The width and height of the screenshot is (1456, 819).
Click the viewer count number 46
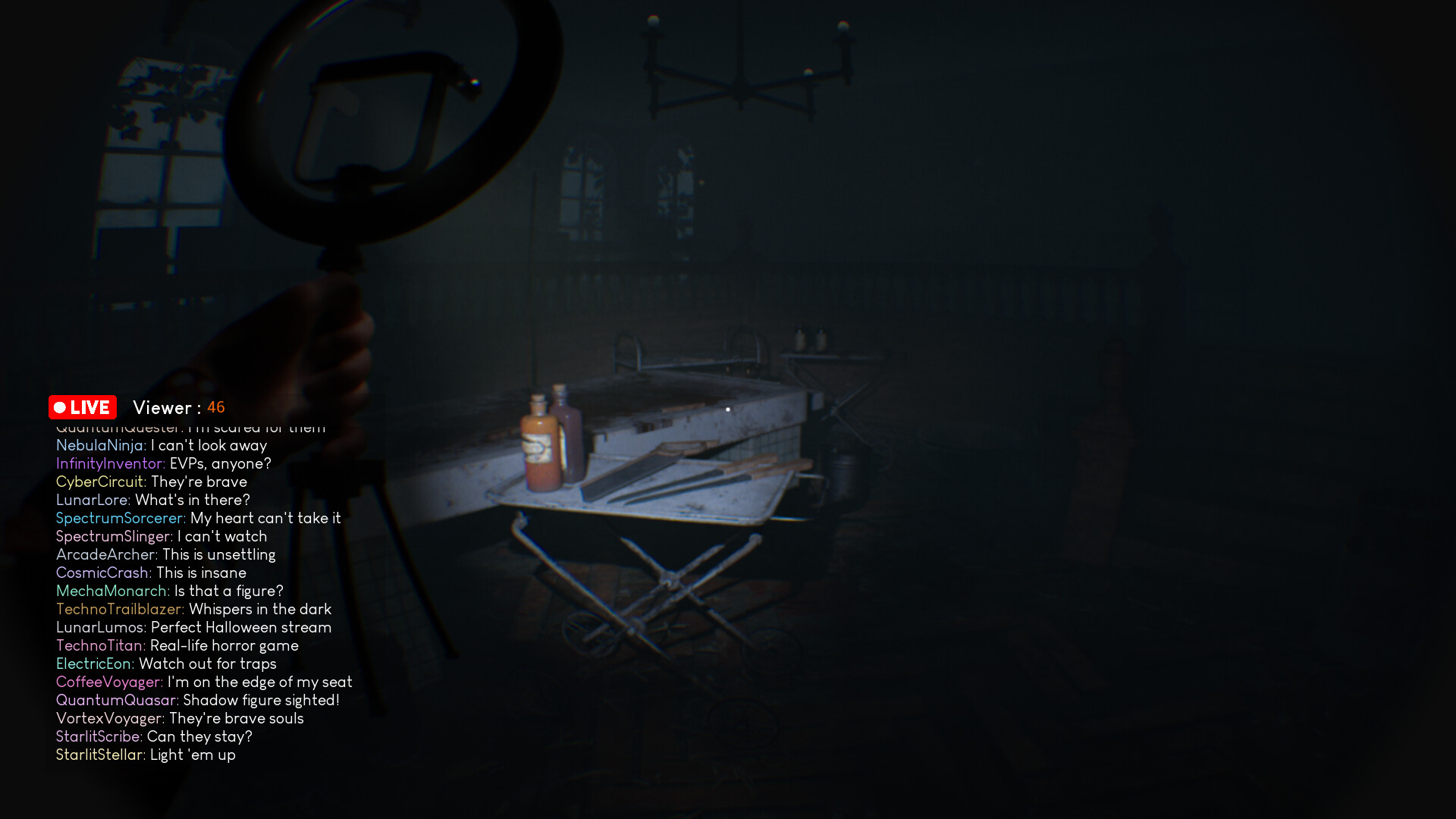[217, 407]
